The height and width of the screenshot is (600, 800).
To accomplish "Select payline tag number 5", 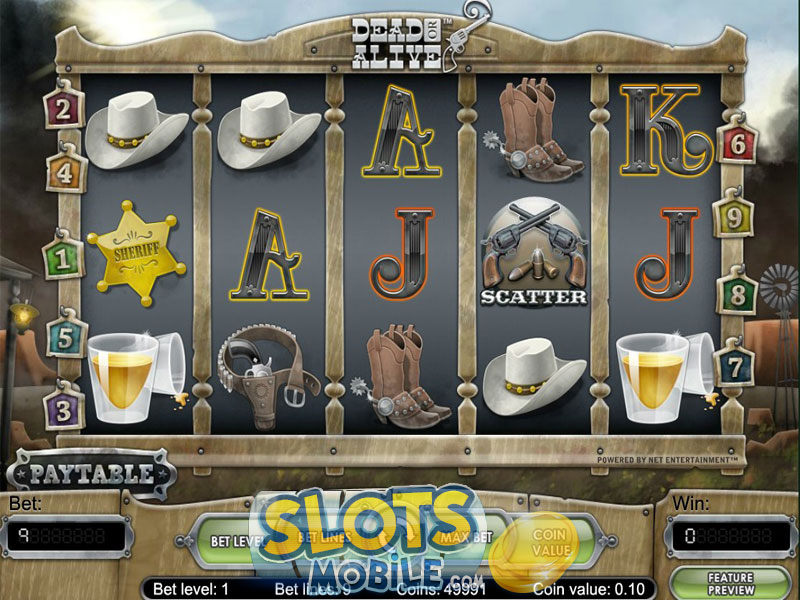I will (65, 336).
